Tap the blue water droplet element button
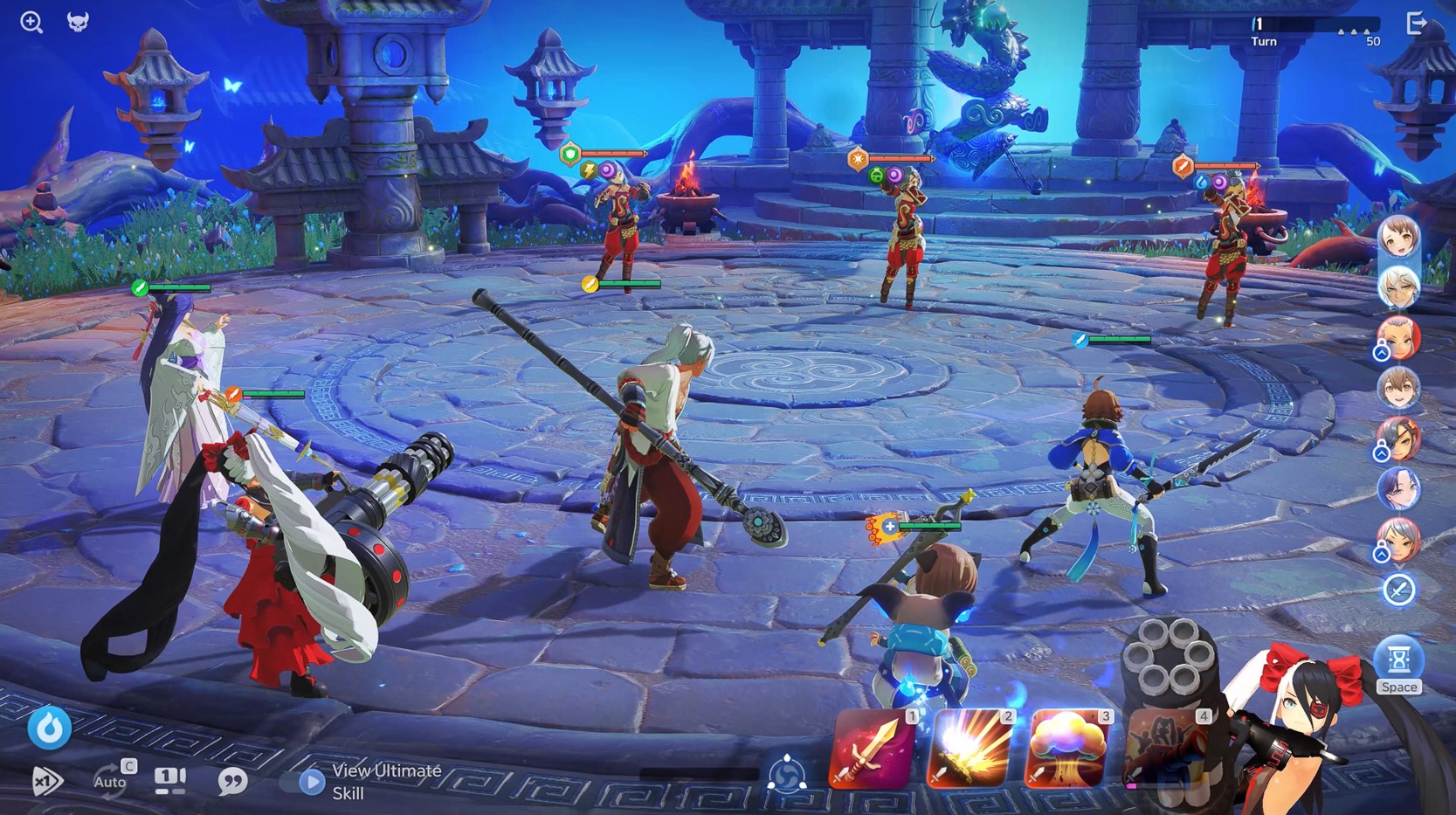This screenshot has height=815, width=1456. pos(49,728)
